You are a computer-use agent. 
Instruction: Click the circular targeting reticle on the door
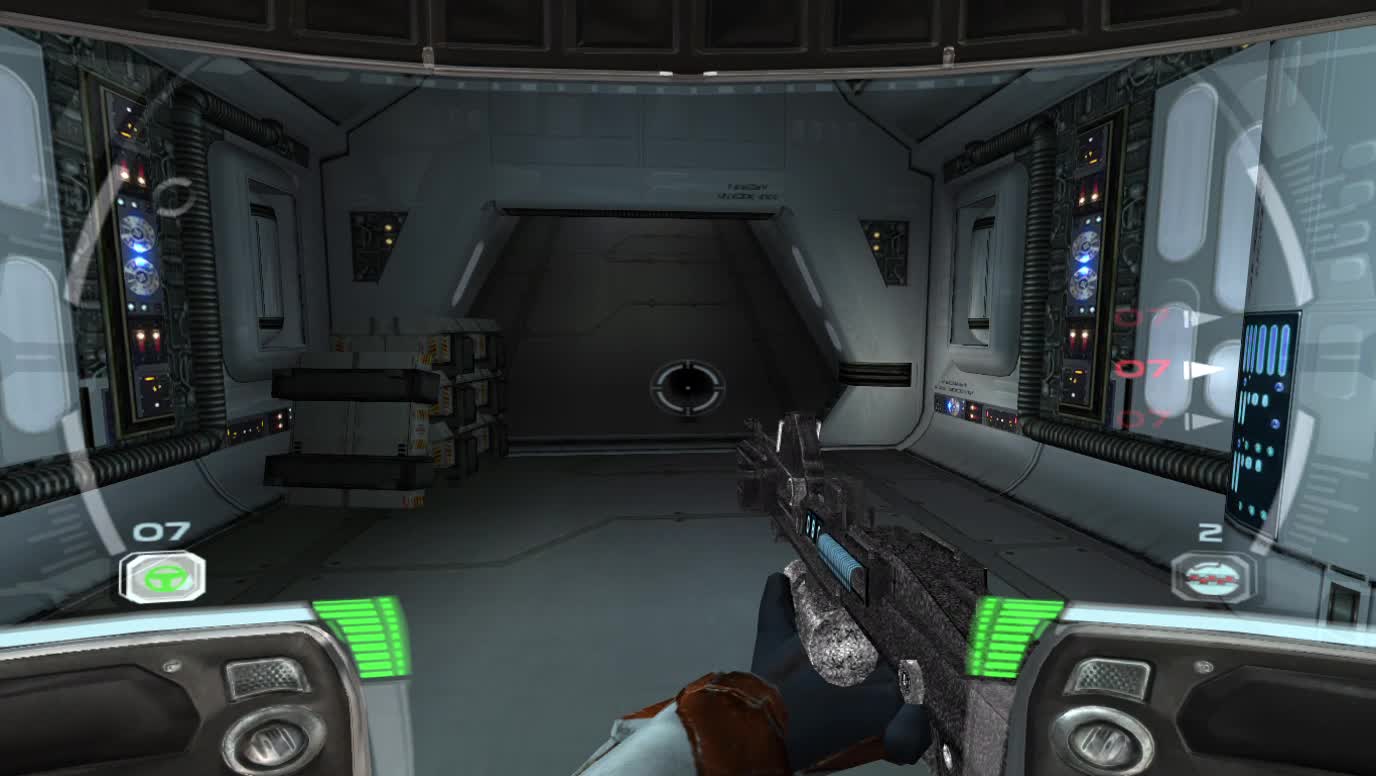[690, 390]
